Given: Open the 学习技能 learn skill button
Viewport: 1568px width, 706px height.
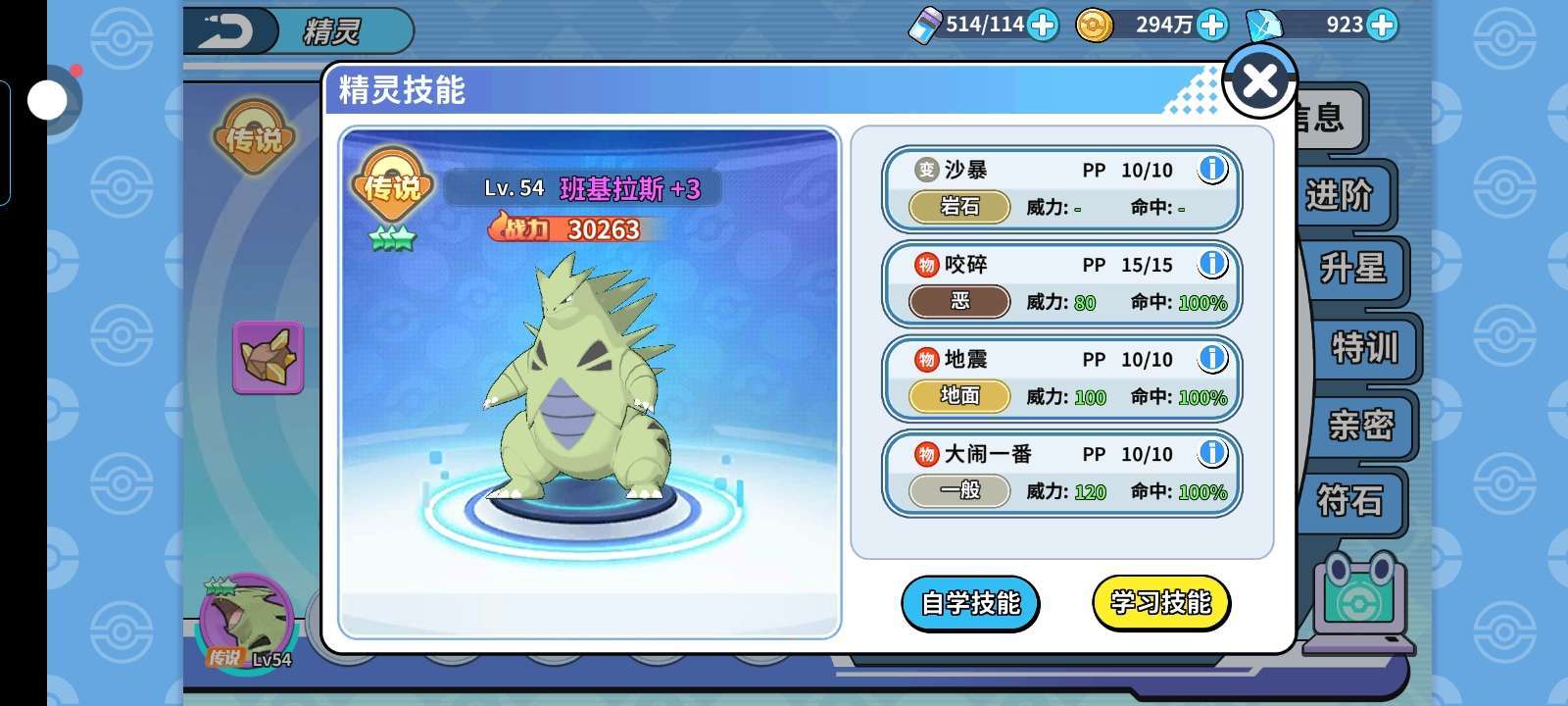Looking at the screenshot, I should coord(1160,603).
